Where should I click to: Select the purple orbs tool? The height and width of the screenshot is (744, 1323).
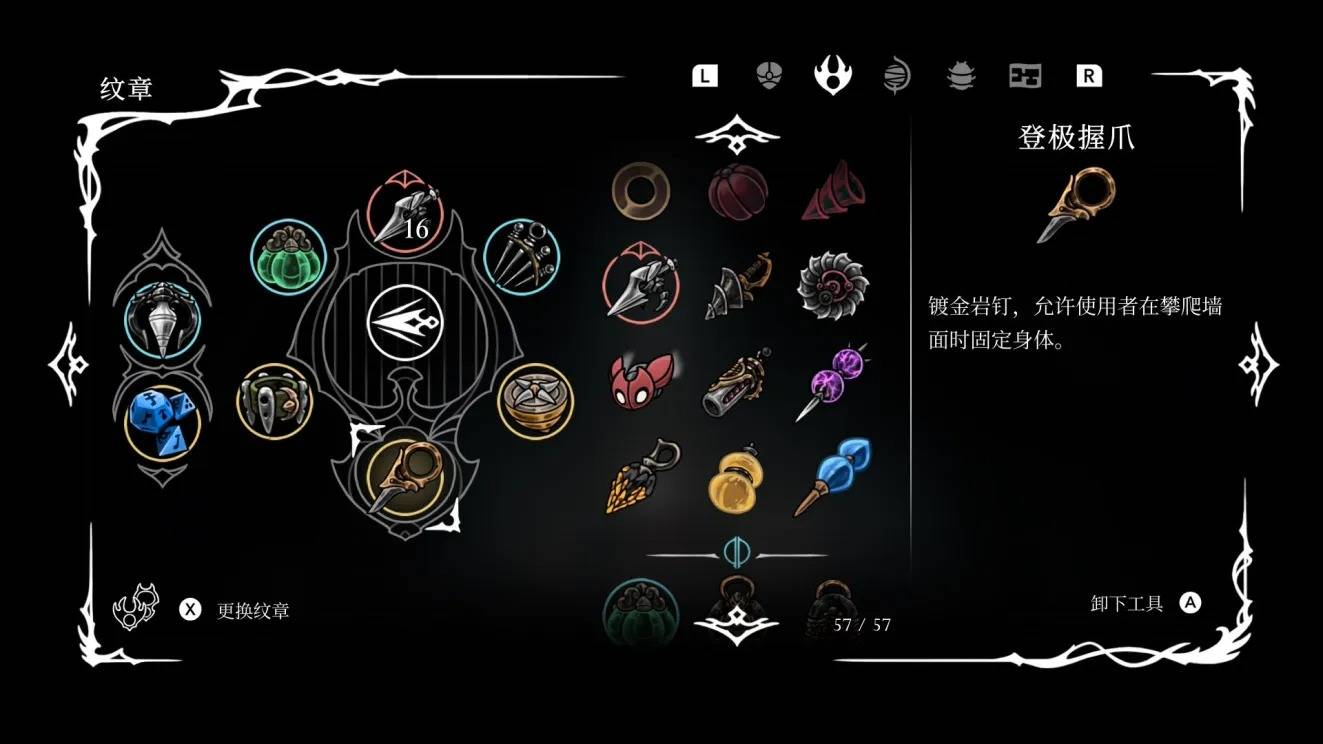(833, 380)
